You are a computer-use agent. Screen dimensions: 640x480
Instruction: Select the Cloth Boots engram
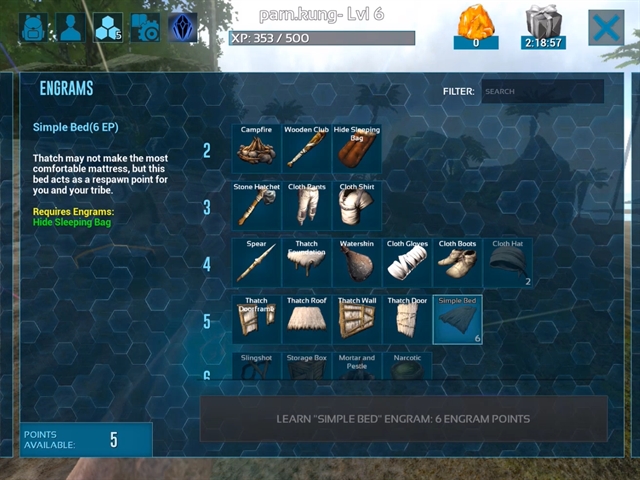(458, 262)
